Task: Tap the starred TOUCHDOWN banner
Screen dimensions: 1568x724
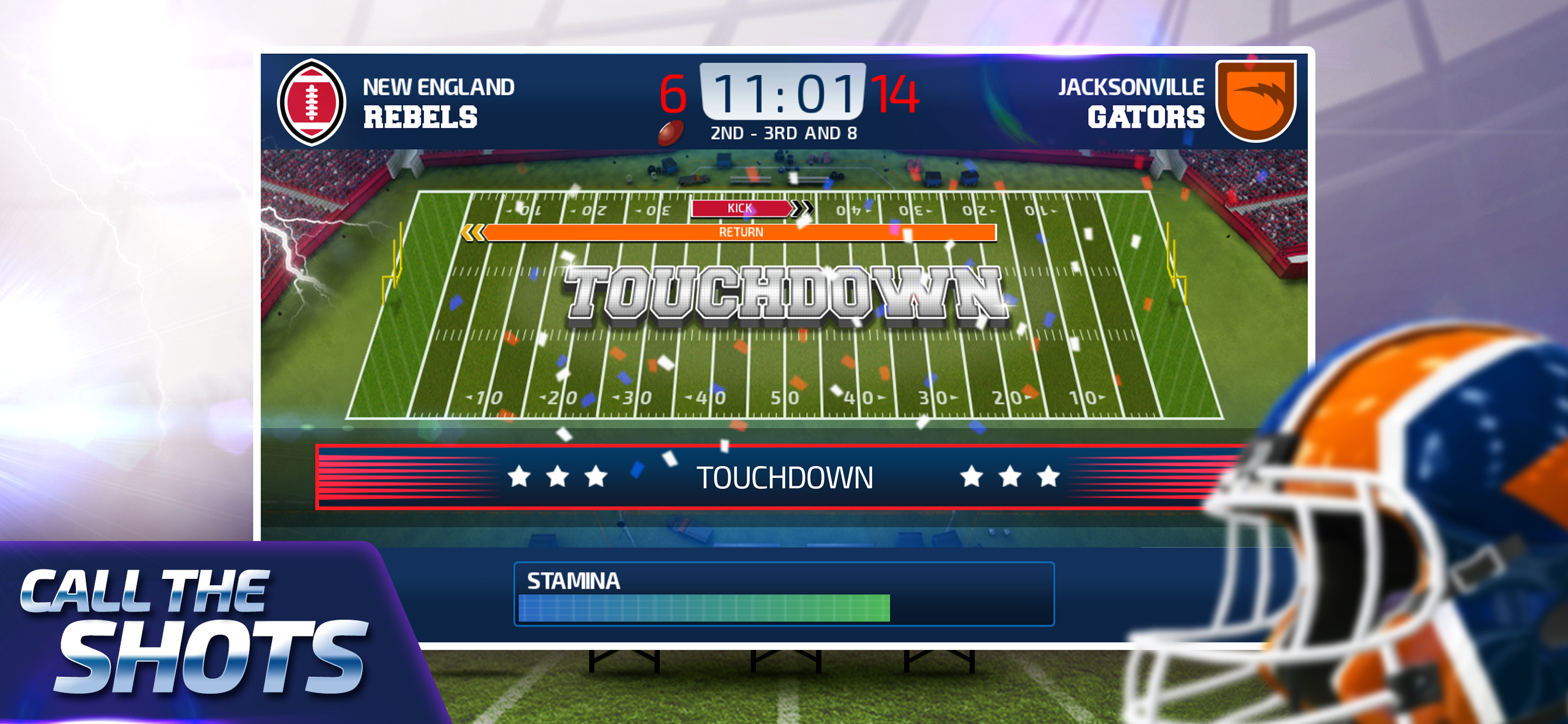Action: click(x=784, y=477)
